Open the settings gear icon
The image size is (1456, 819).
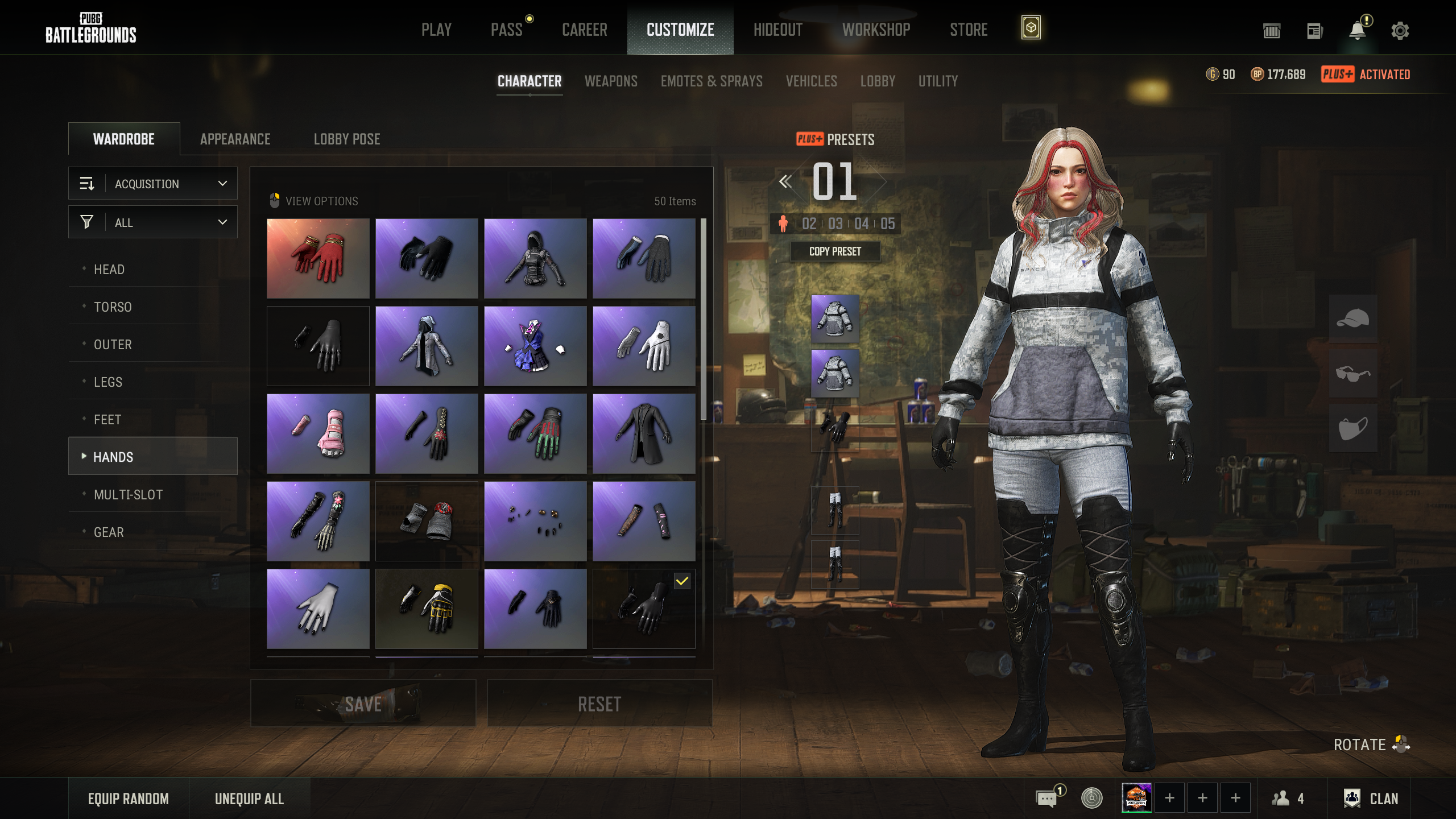click(x=1400, y=31)
